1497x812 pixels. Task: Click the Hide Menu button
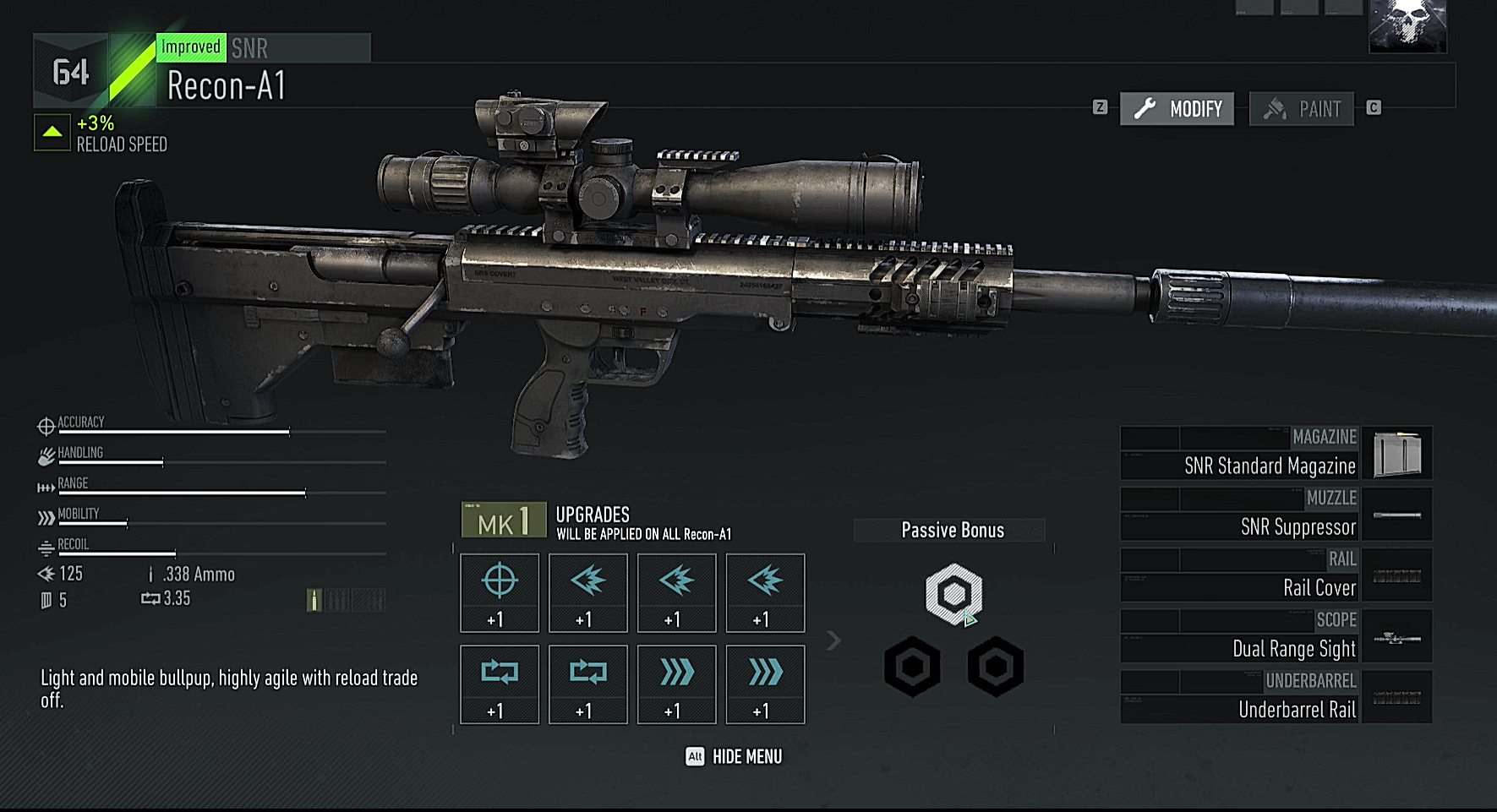point(734,756)
